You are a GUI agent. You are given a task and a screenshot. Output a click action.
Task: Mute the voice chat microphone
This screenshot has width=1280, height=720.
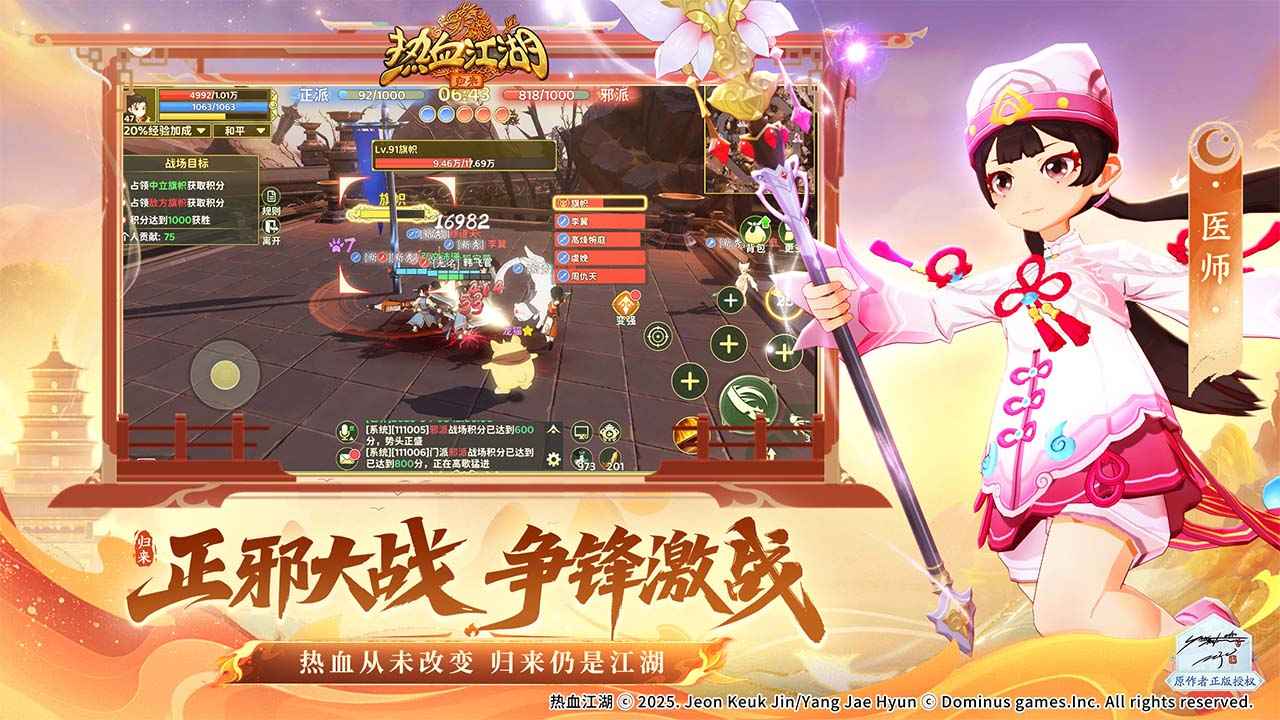pyautogui.click(x=345, y=430)
